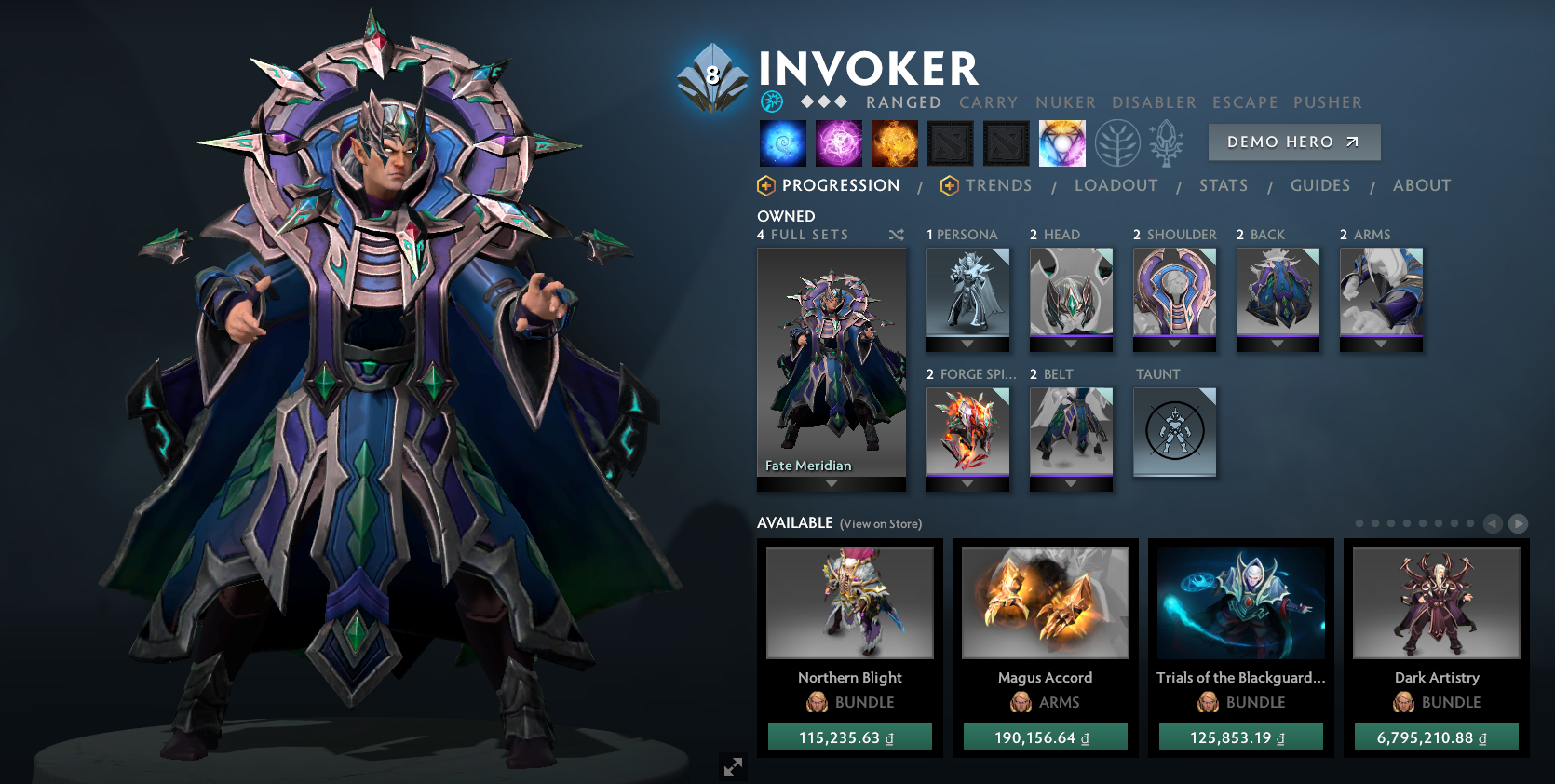Expand the hero model fullscreen icon
This screenshot has height=784, width=1555.
coord(734,766)
